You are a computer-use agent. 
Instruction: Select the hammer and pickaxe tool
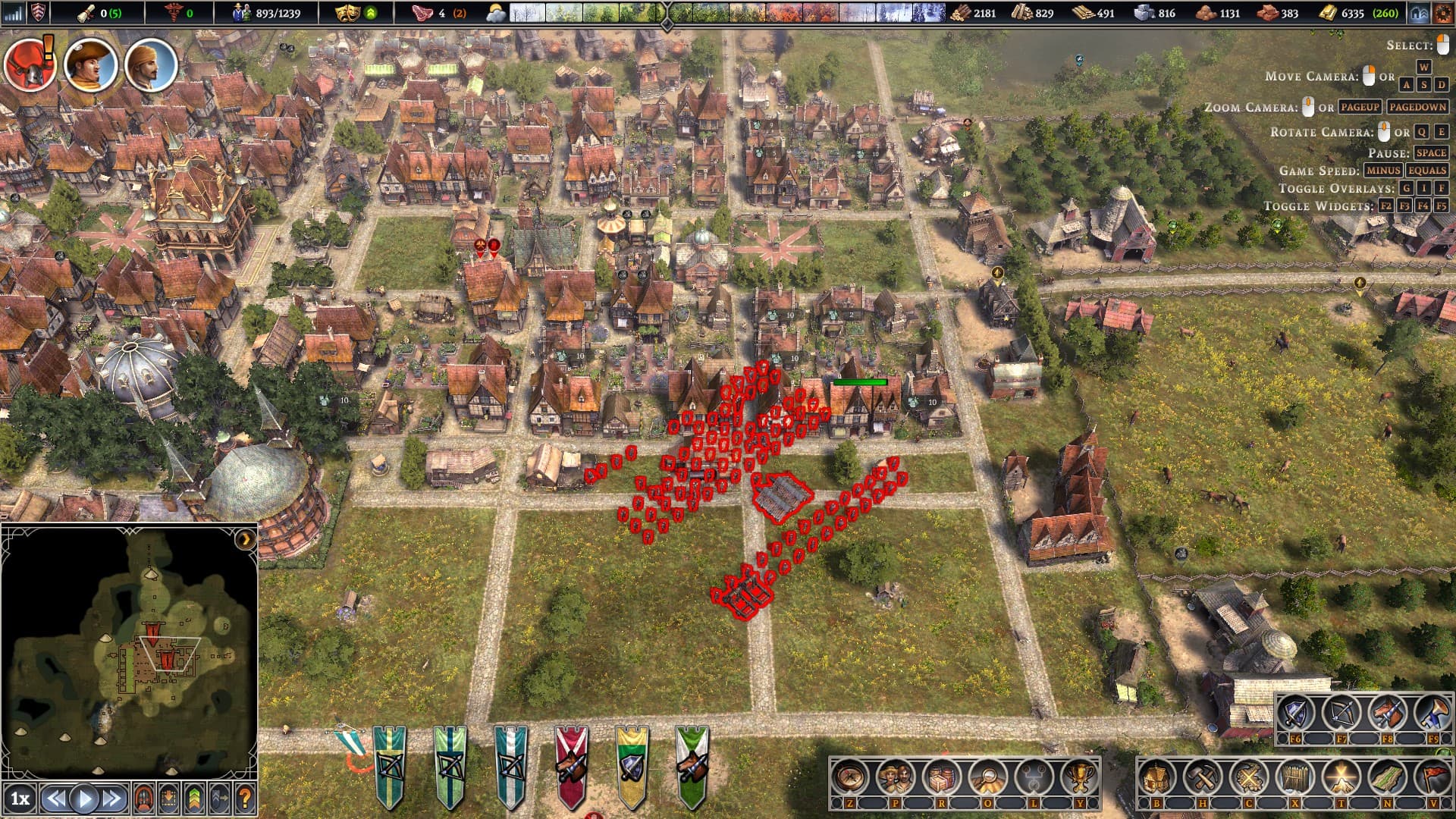[x=1202, y=777]
